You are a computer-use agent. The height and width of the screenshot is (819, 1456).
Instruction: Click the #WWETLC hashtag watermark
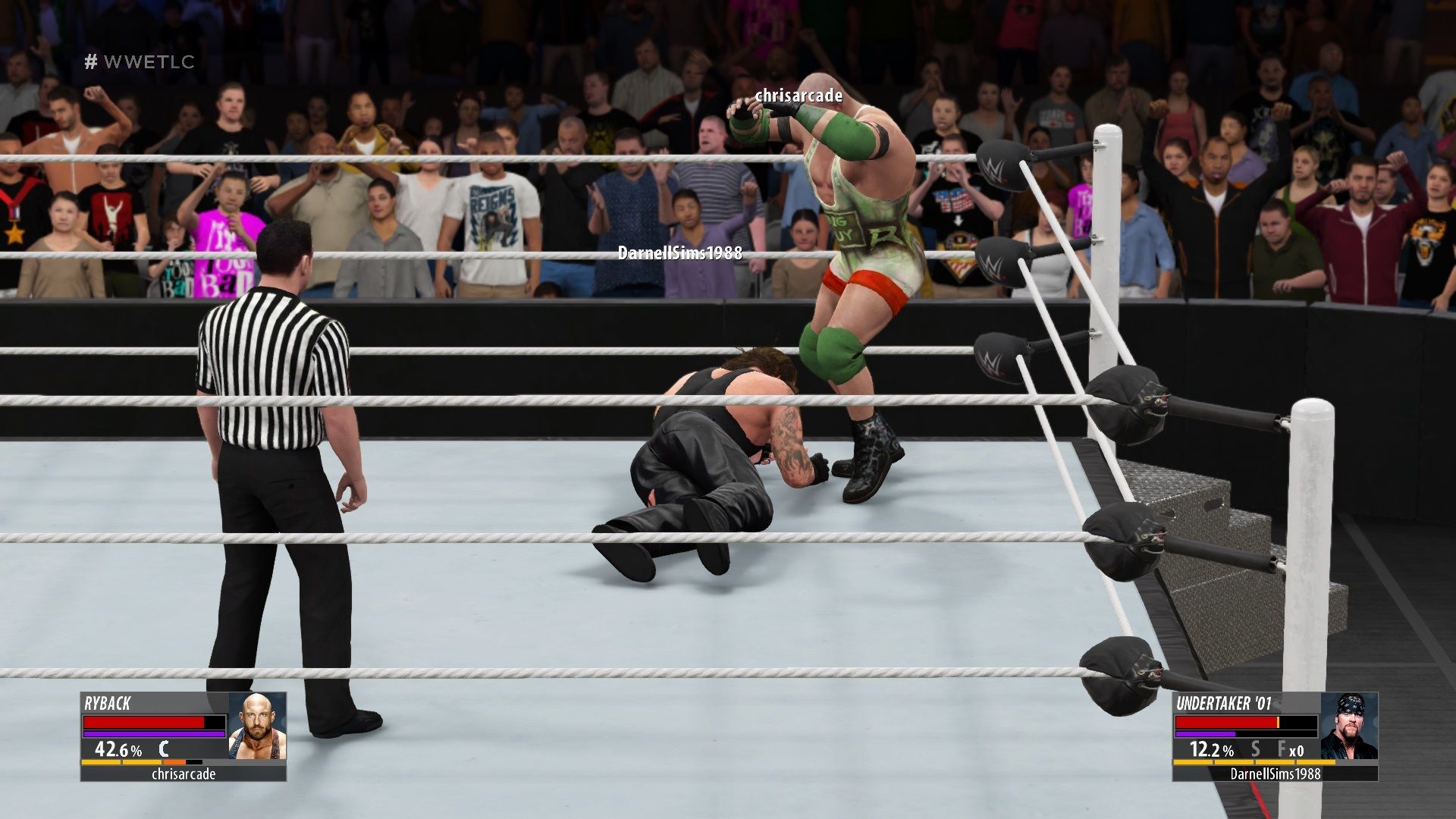(x=140, y=62)
